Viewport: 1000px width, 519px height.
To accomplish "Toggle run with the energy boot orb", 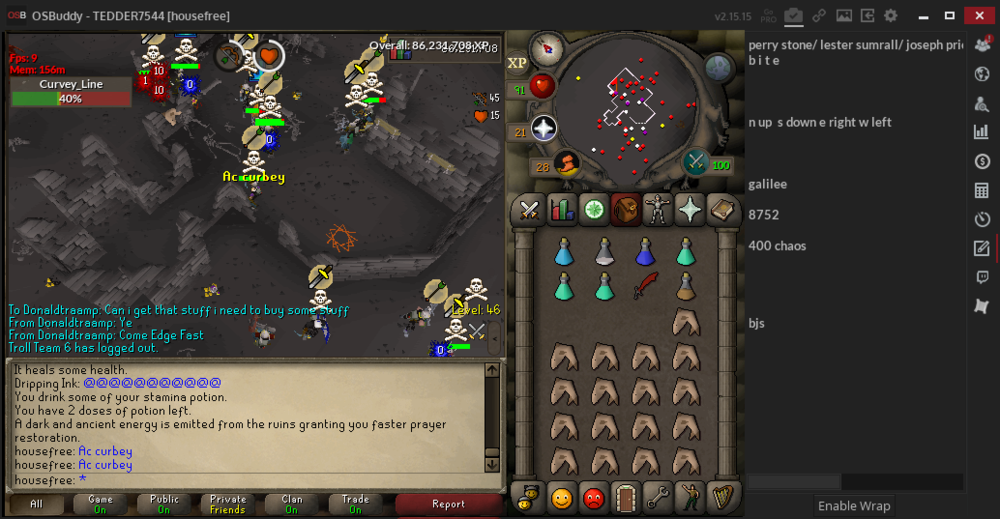I will click(x=567, y=163).
